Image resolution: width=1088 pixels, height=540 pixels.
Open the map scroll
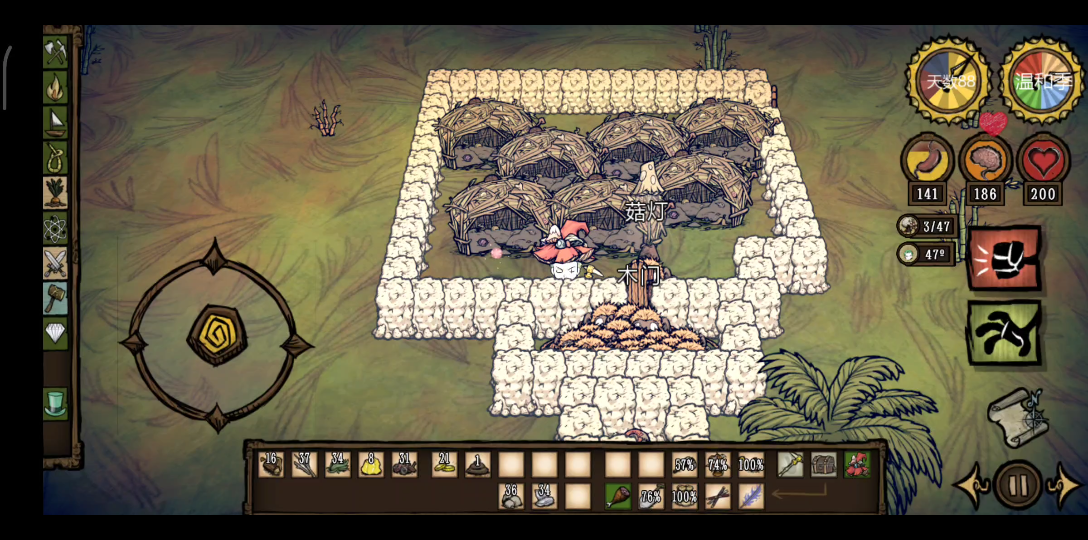[x=1016, y=417]
